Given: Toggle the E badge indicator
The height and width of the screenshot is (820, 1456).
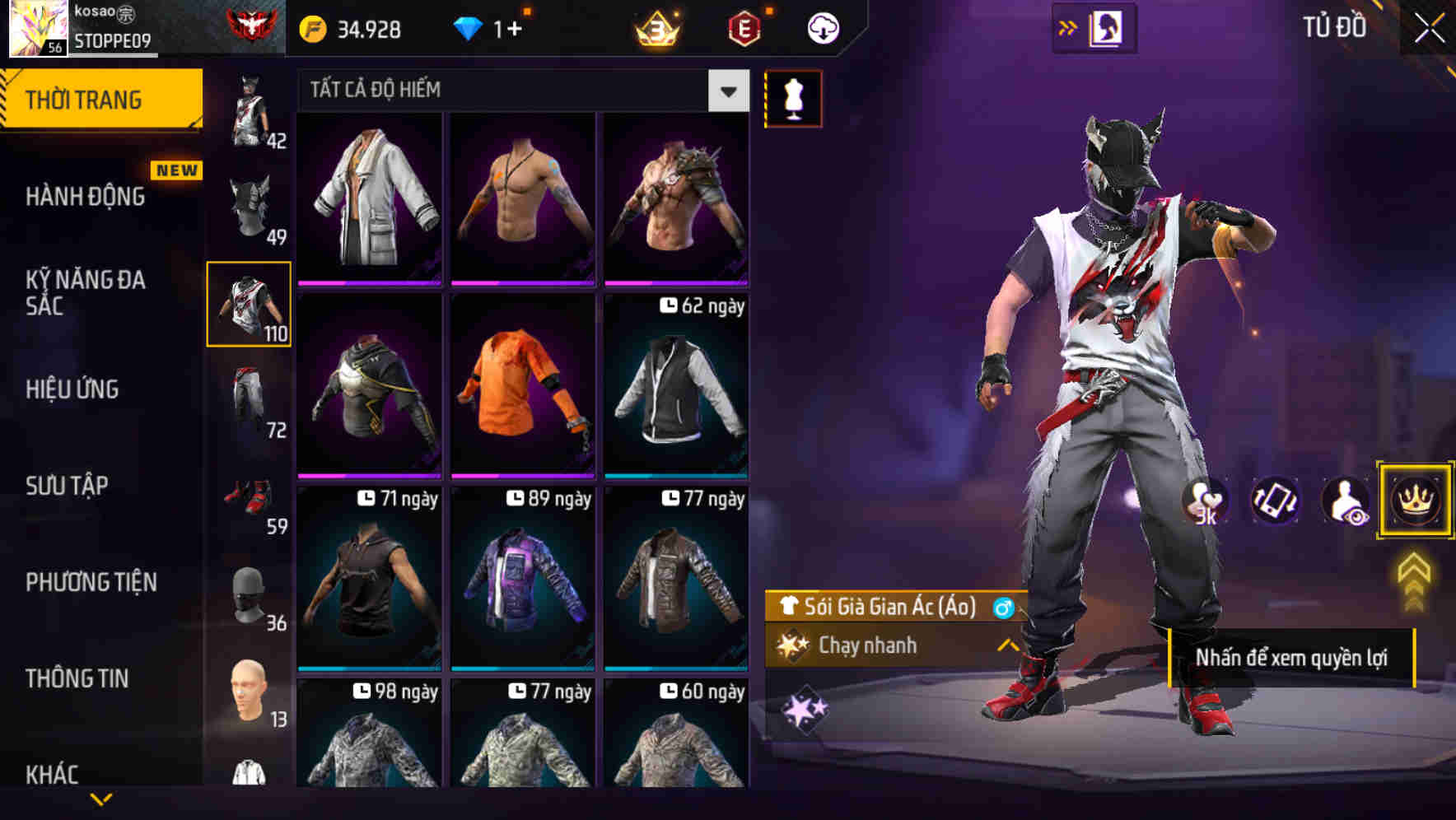Looking at the screenshot, I should click(x=742, y=27).
